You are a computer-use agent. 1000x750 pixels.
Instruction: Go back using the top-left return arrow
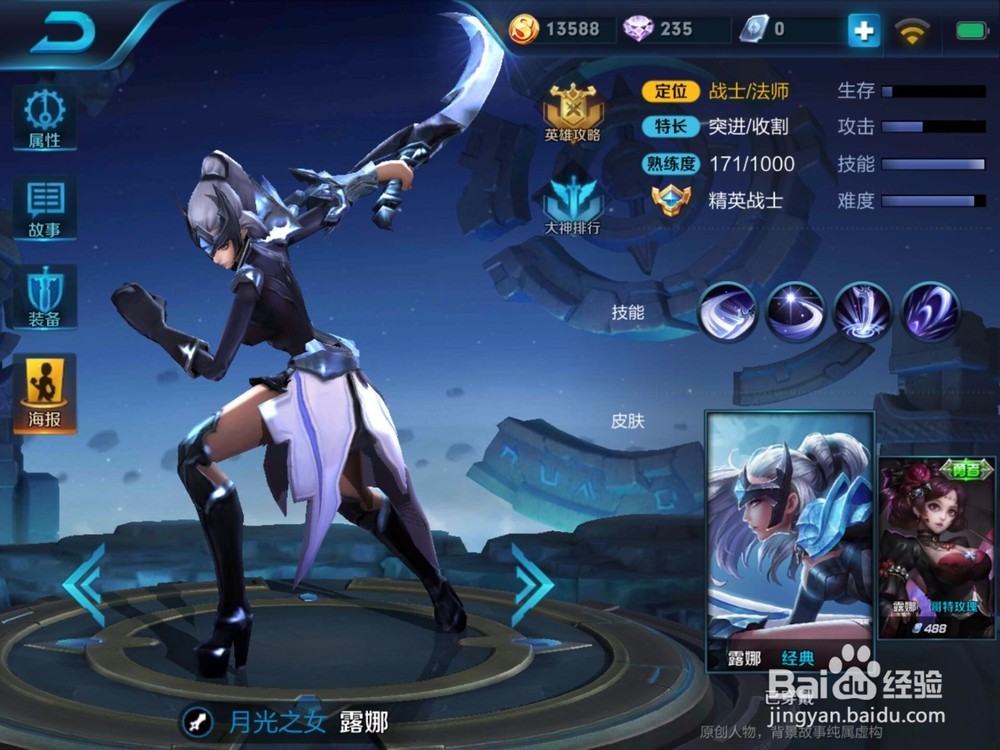click(x=62, y=32)
